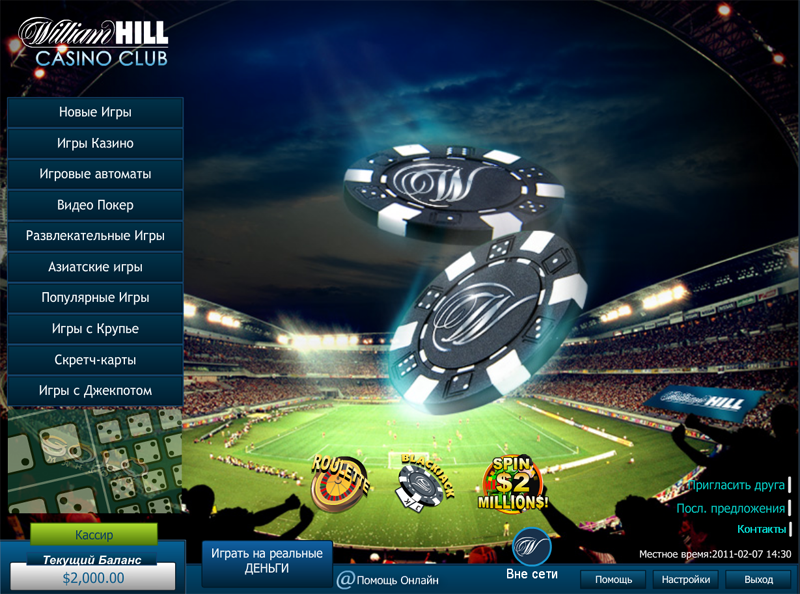Select the Игры Казино category

pos(95,143)
